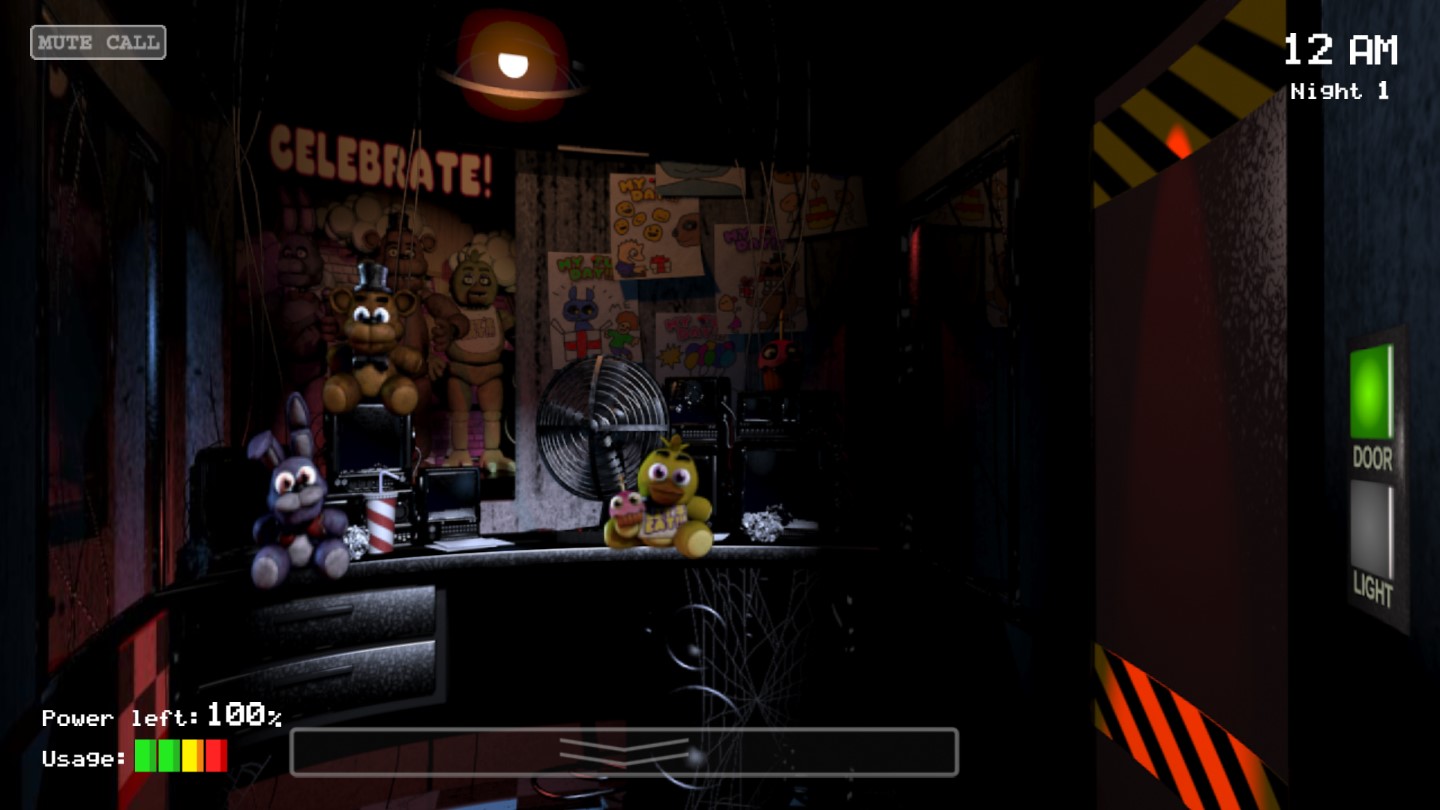Open the camera monitor via the bottom bar
Screen dimensions: 1440x810
tap(625, 752)
